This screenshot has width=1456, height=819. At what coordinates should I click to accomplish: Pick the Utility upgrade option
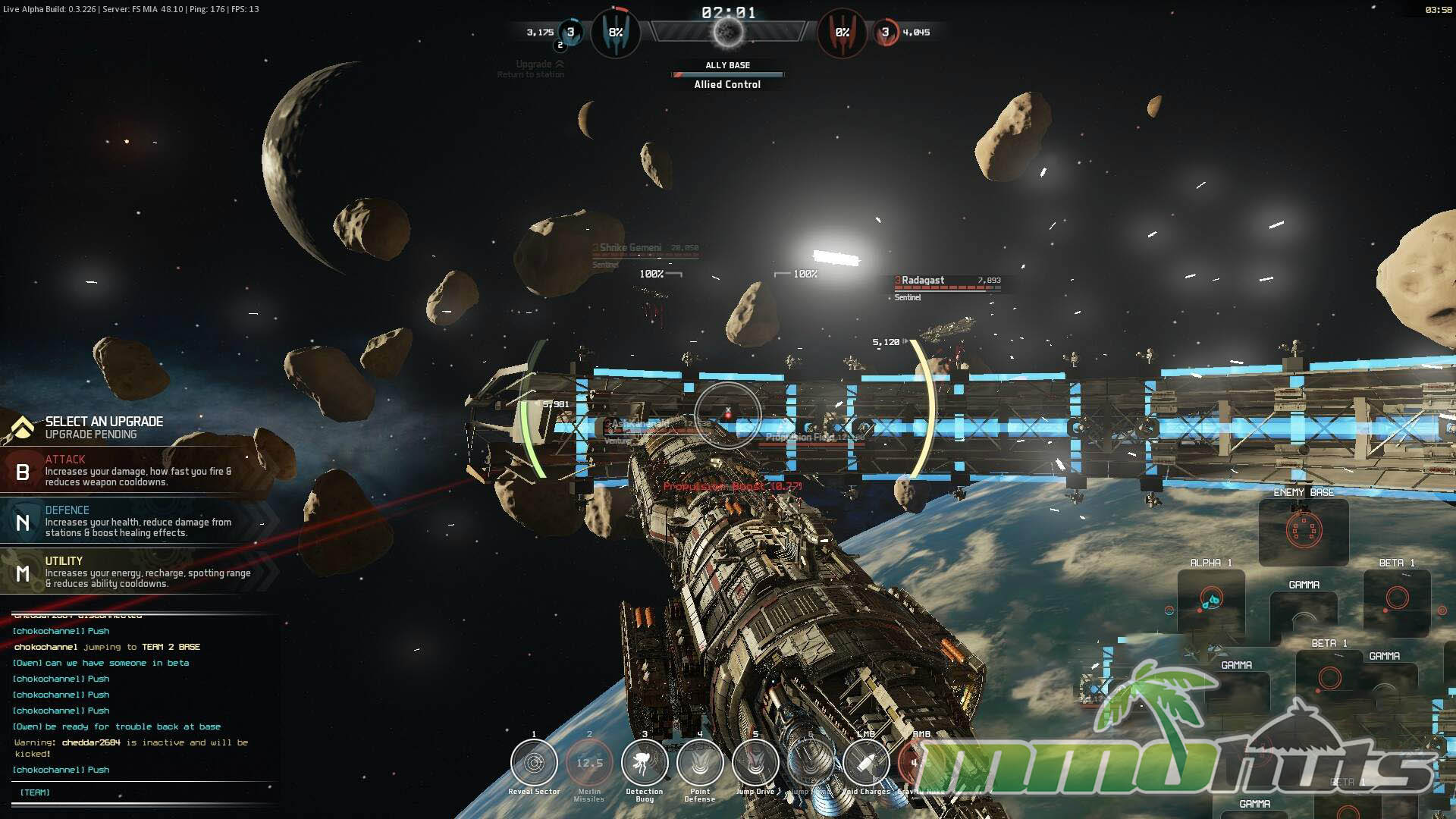[136, 573]
